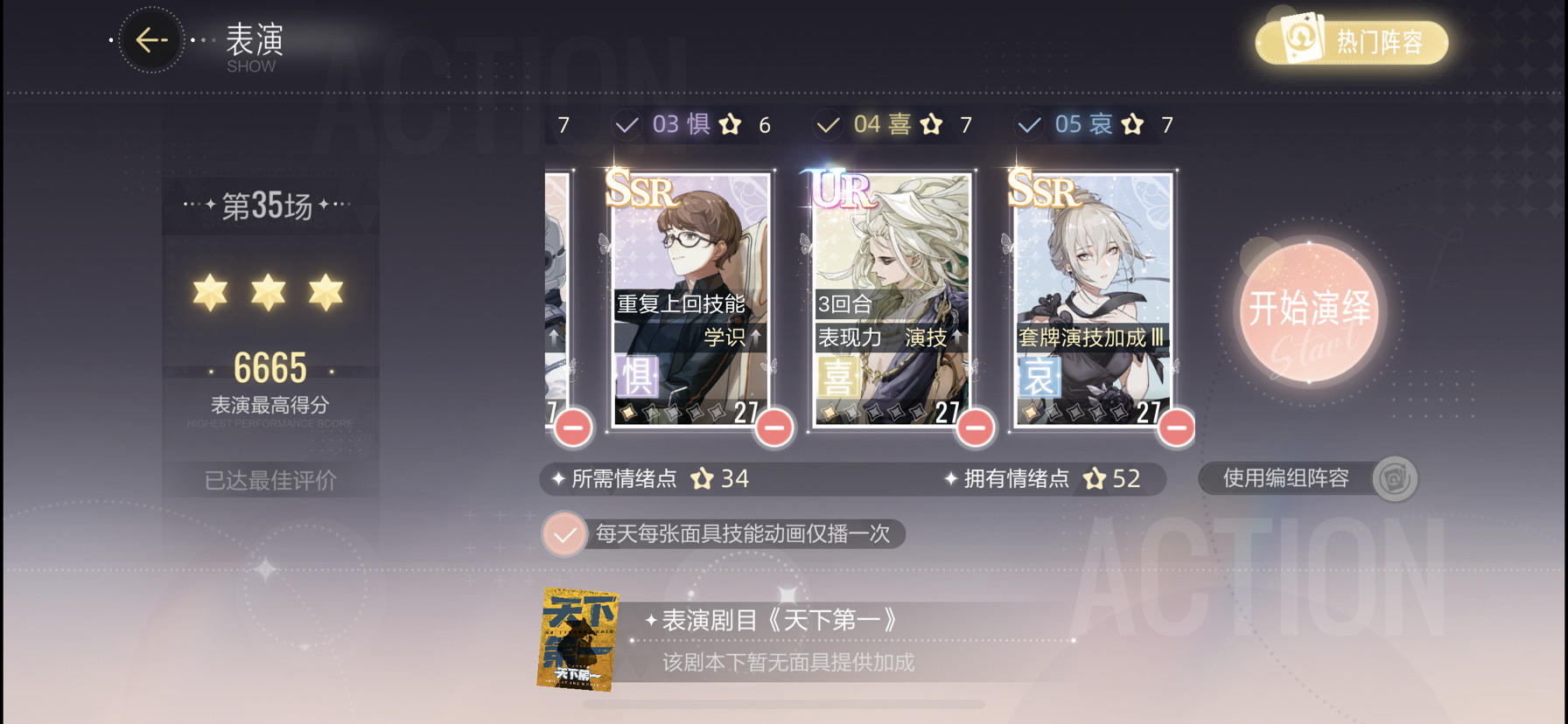The image size is (1568, 724).
Task: Remove the SSR 哀 card with its minus icon
Action: [x=1176, y=428]
